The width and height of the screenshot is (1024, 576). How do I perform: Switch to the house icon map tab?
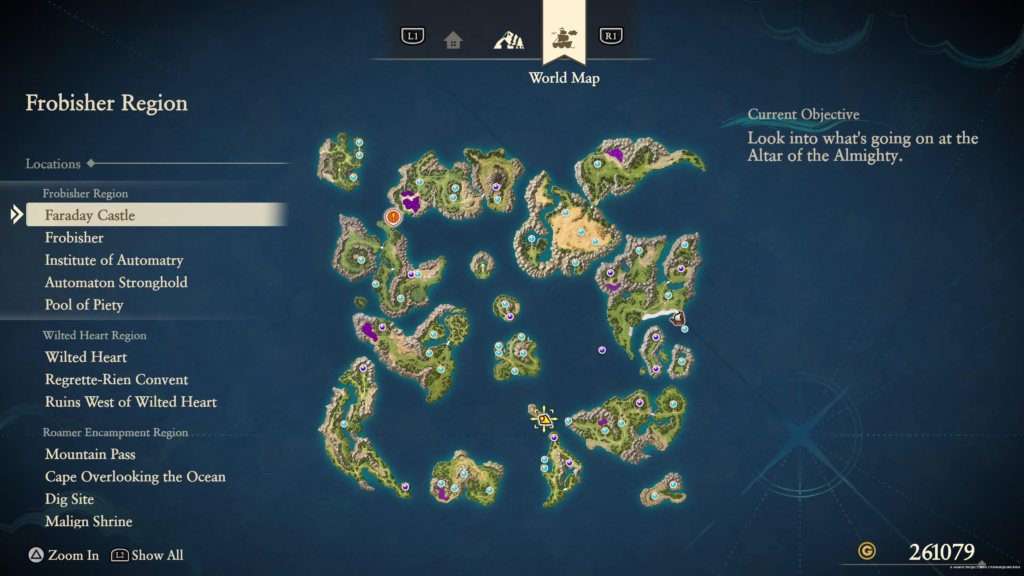454,40
